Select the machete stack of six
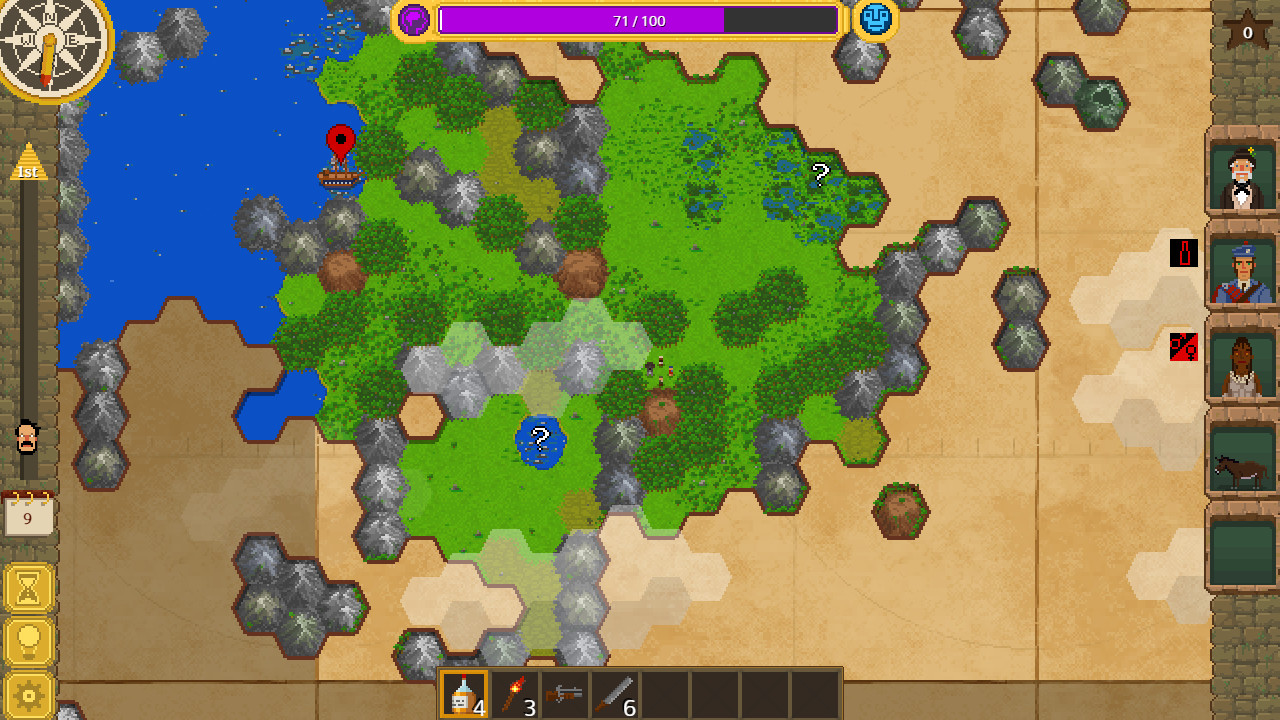1280x720 pixels. [615, 694]
